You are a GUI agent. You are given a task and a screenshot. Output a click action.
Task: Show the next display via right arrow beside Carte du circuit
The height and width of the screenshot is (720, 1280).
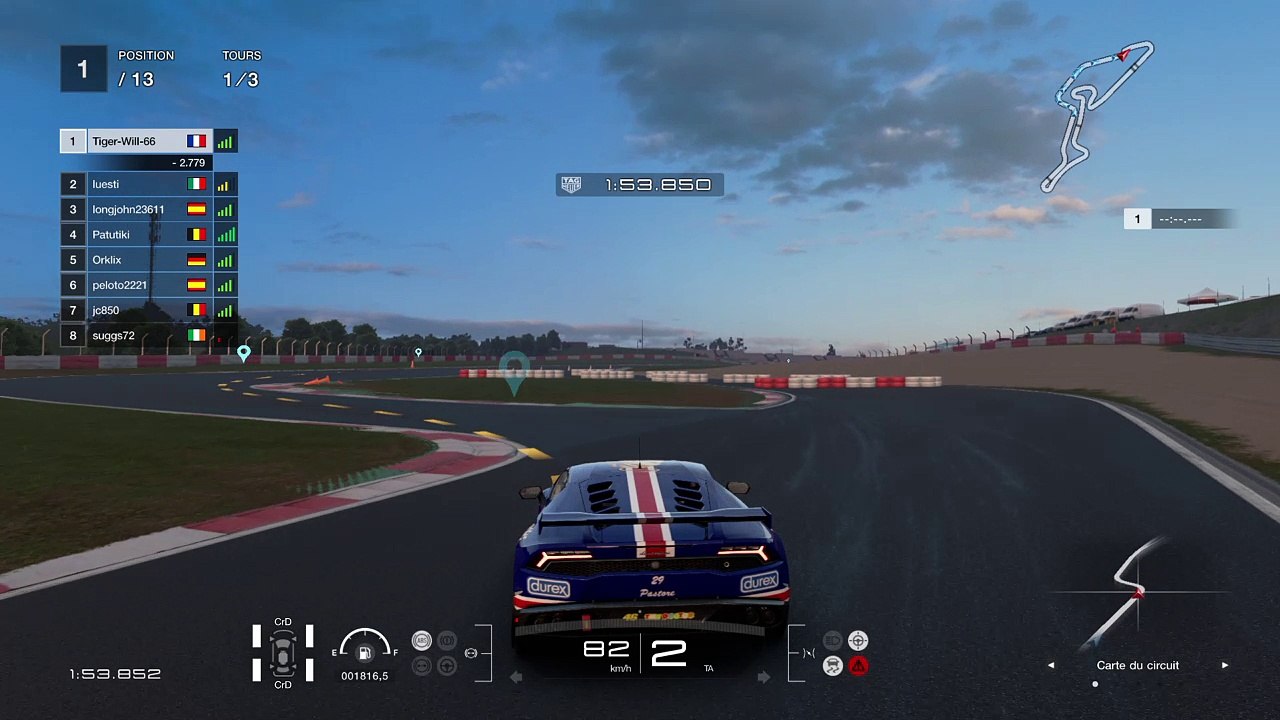tap(1225, 665)
